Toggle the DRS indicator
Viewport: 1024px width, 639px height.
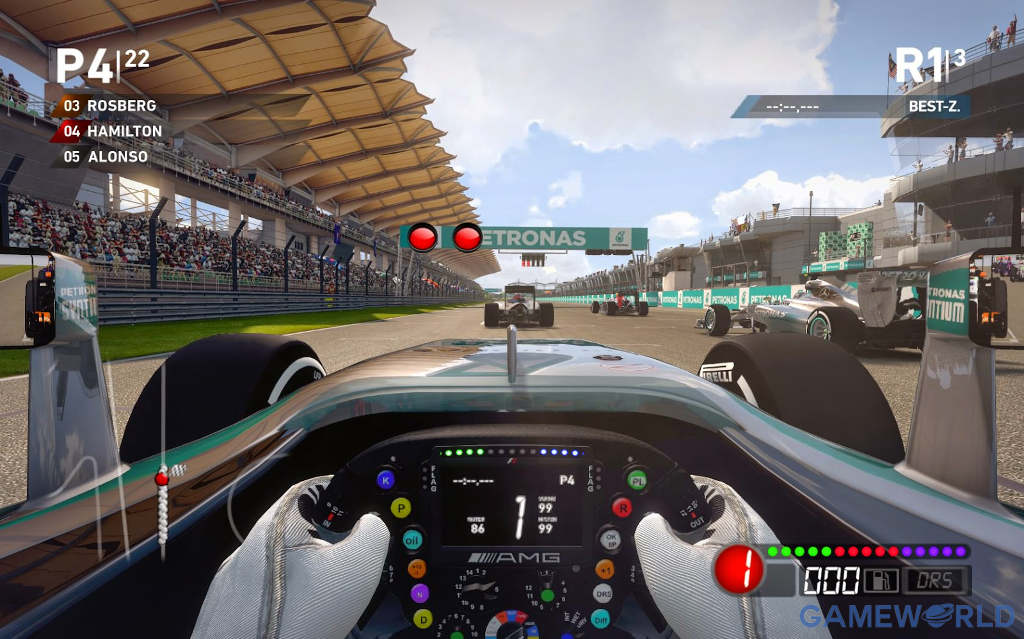(x=937, y=580)
